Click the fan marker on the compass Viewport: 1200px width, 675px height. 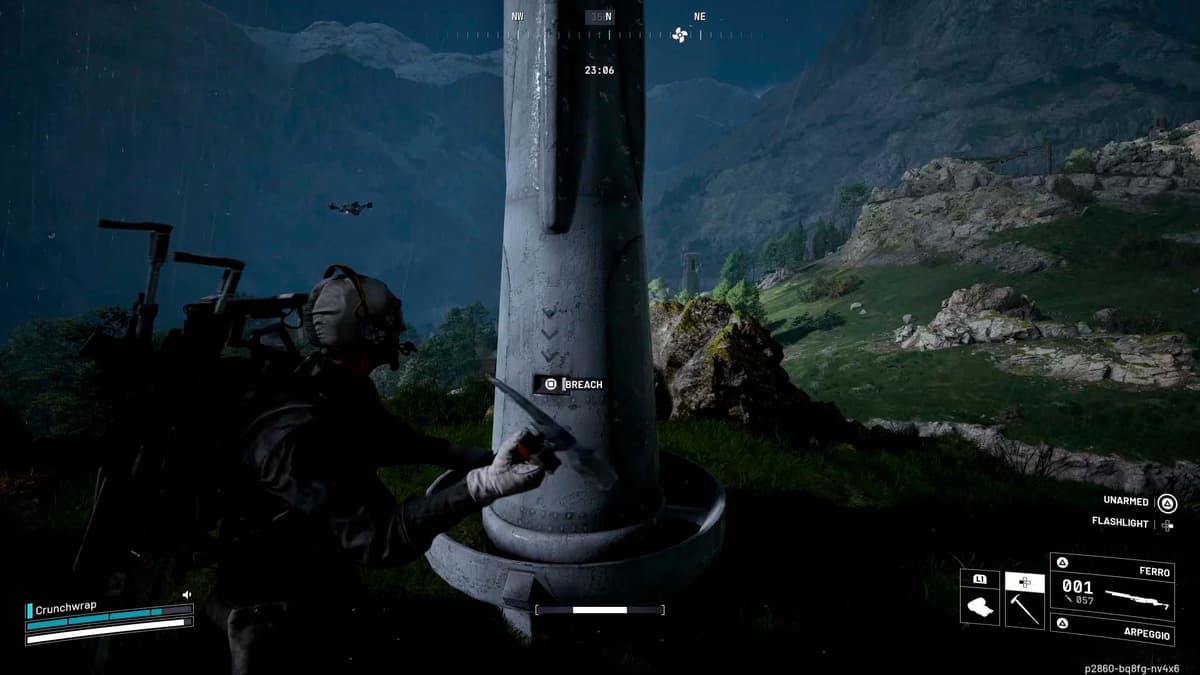[x=680, y=35]
